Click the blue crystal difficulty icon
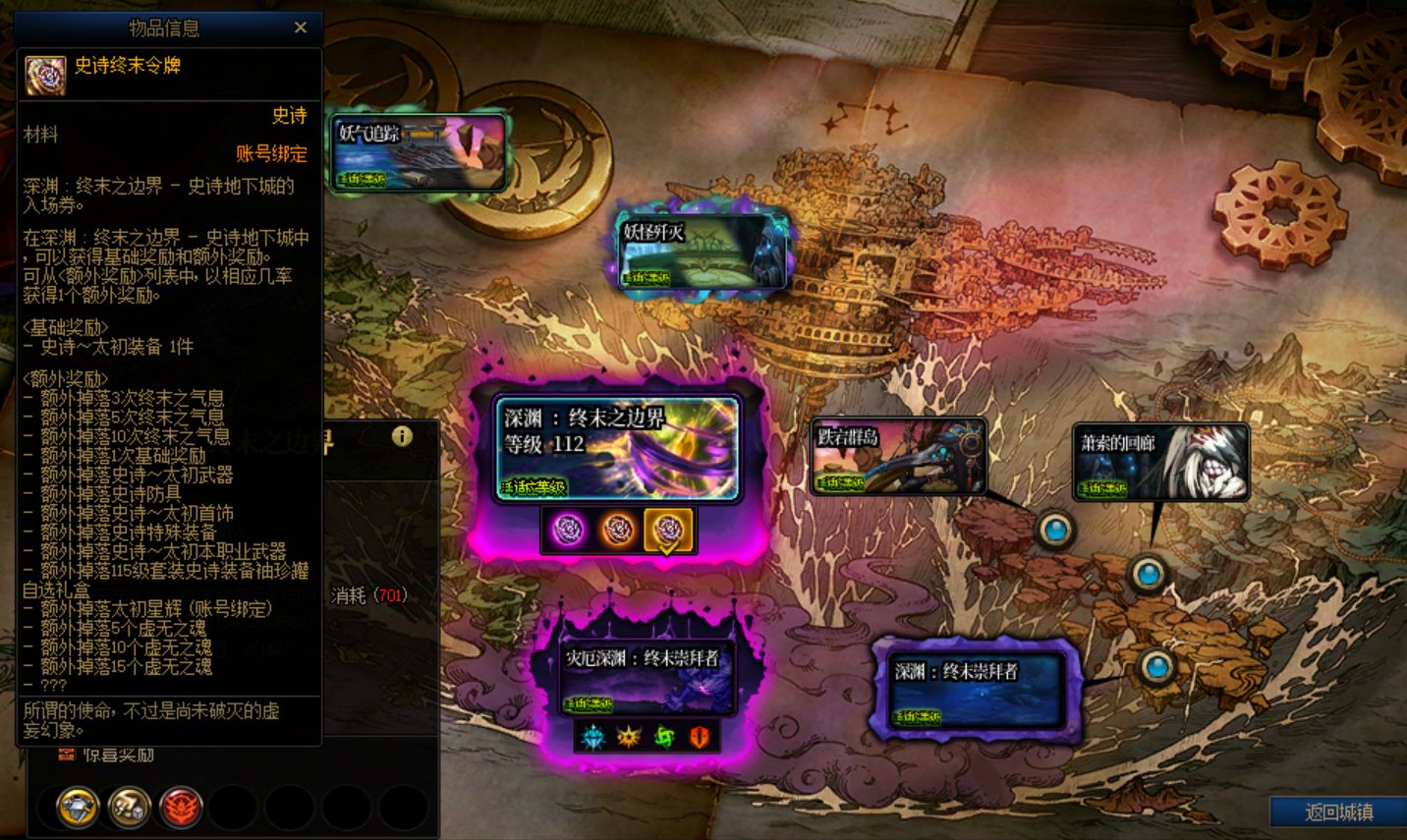The image size is (1407, 840). click(592, 736)
